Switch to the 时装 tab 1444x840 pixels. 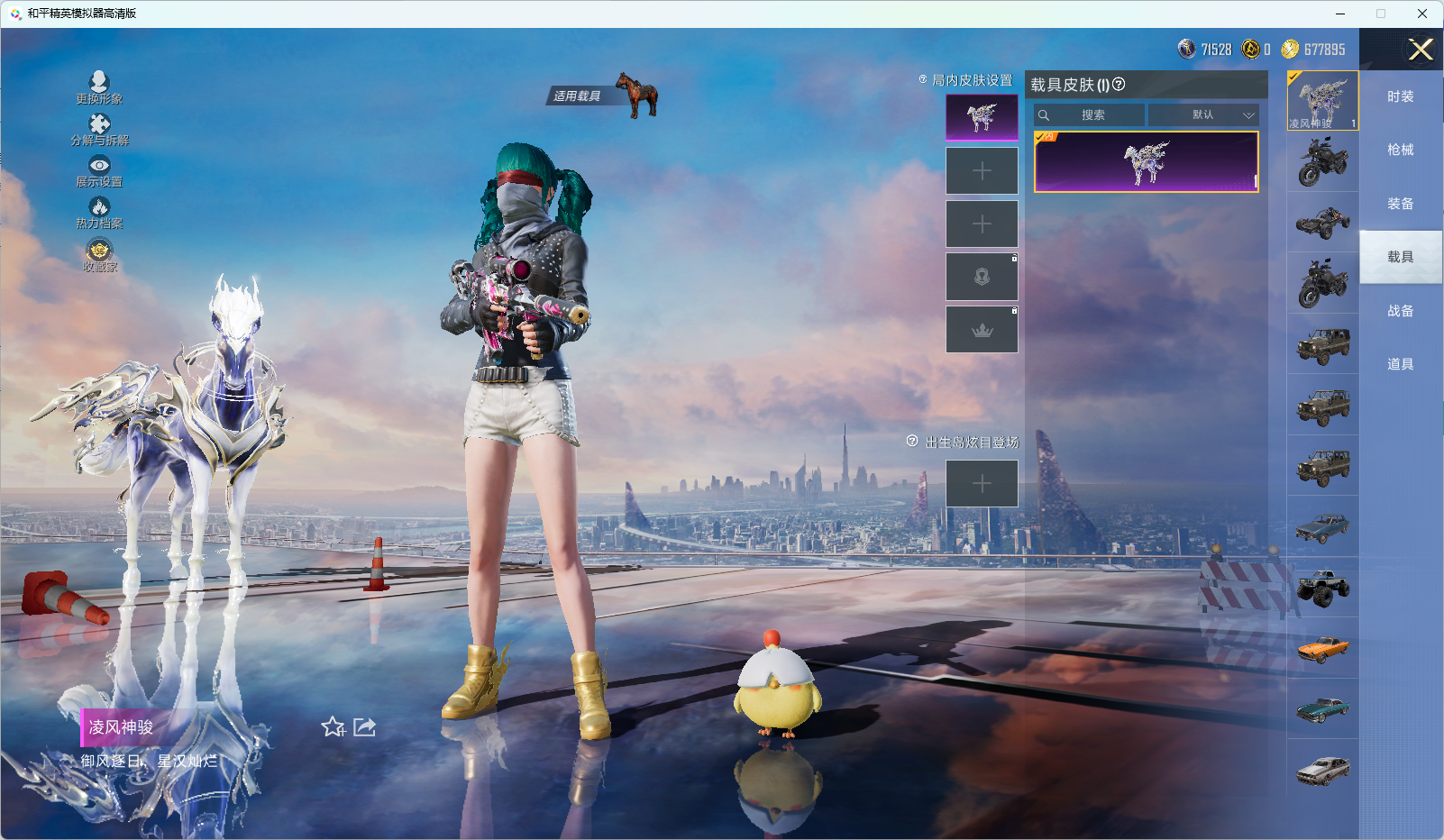(x=1400, y=96)
